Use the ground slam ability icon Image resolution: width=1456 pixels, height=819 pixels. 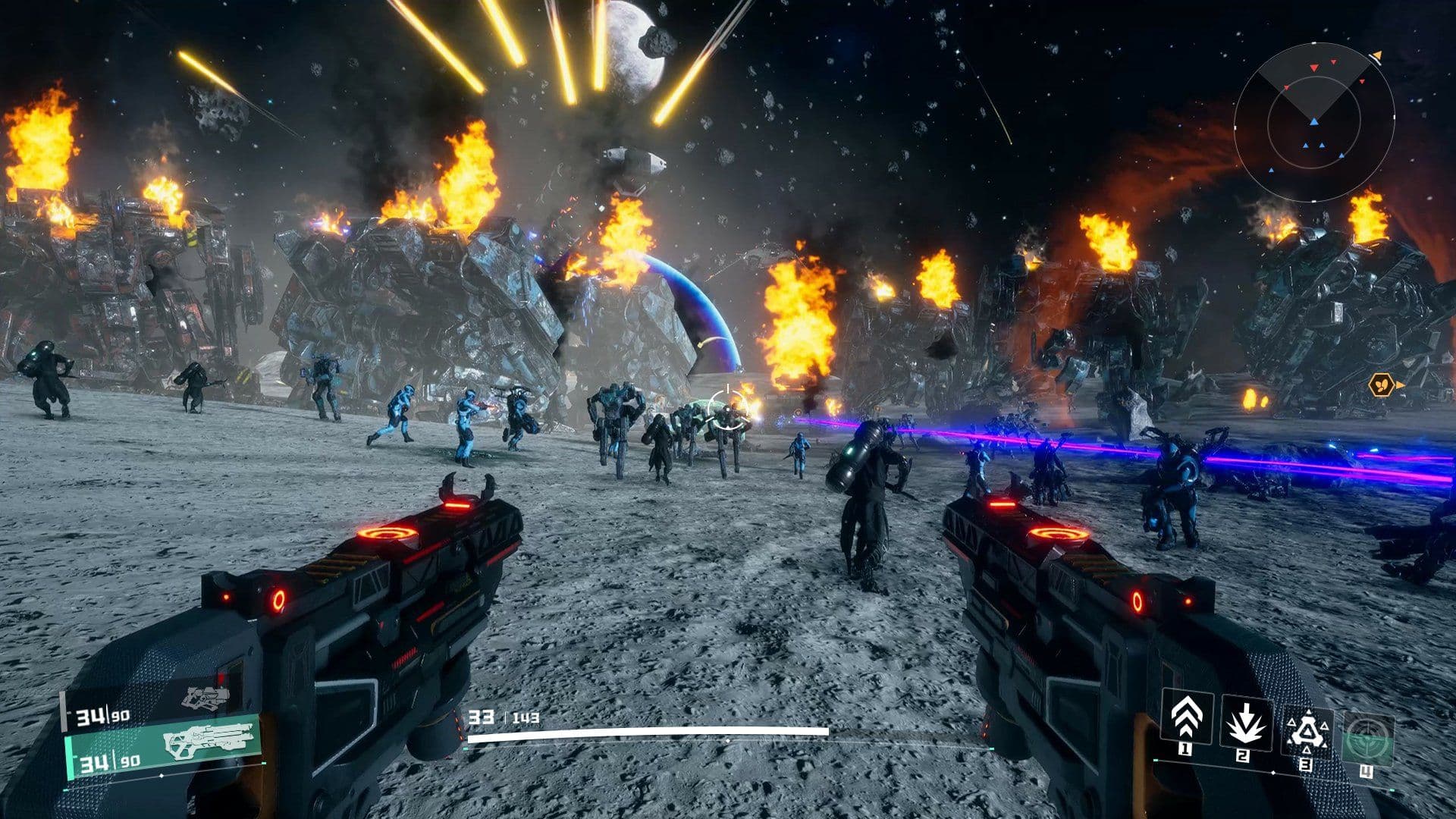click(x=1245, y=720)
